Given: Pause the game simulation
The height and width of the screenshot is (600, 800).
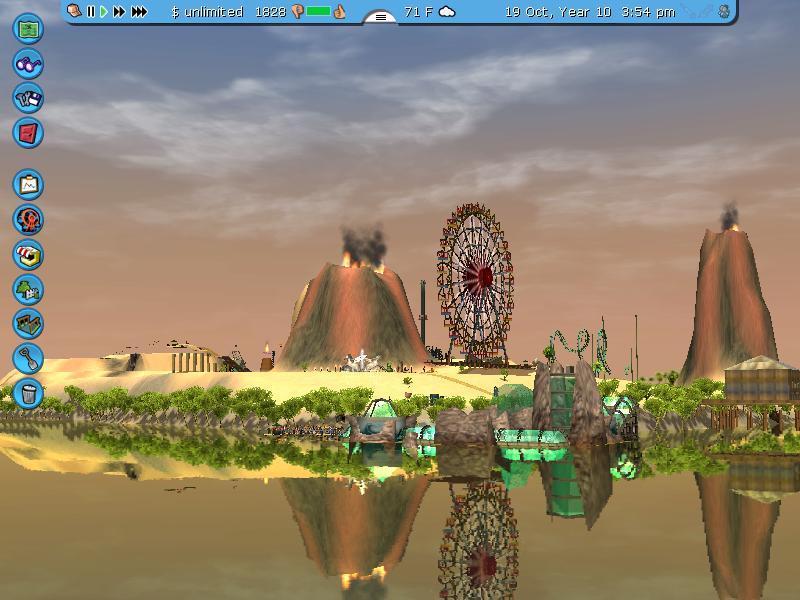Looking at the screenshot, I should click(91, 12).
